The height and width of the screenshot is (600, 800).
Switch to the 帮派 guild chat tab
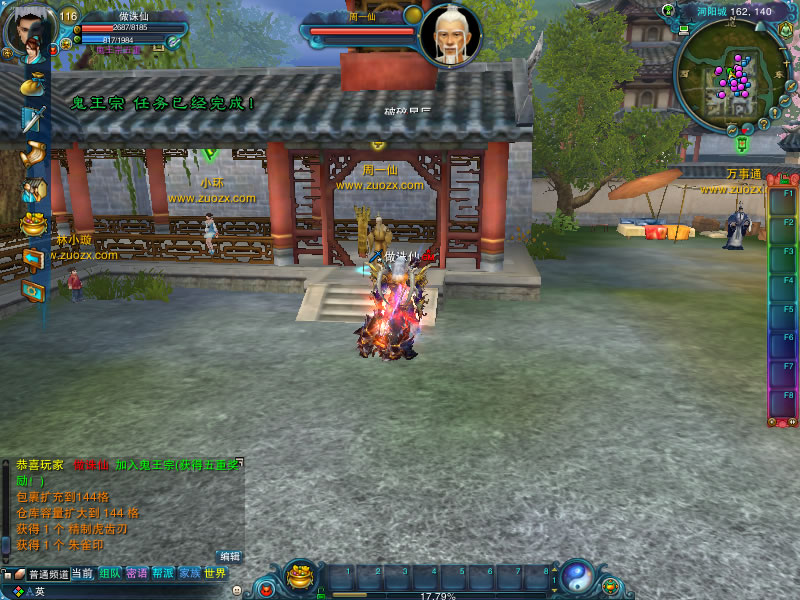(163, 574)
